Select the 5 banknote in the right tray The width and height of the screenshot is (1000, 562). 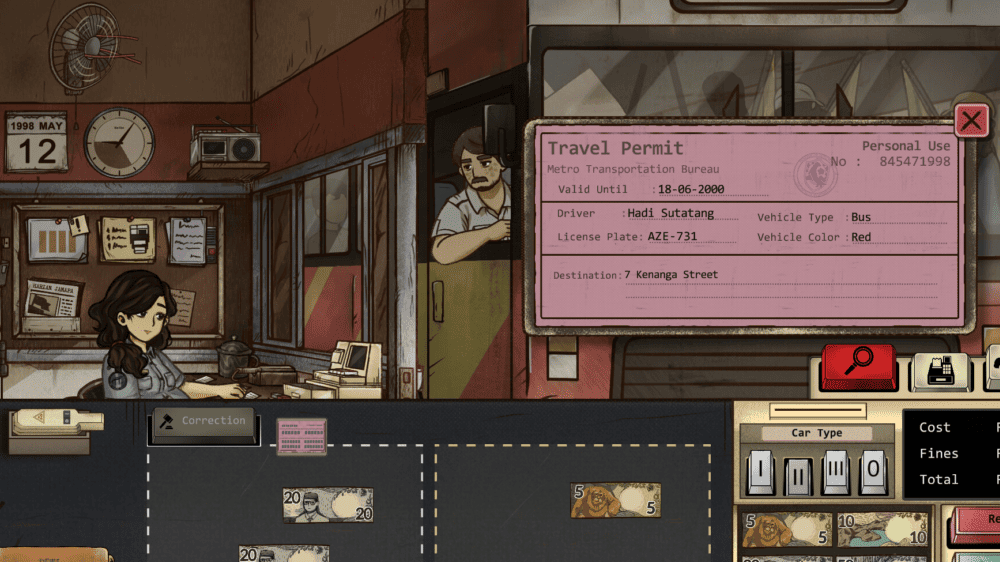click(x=615, y=501)
